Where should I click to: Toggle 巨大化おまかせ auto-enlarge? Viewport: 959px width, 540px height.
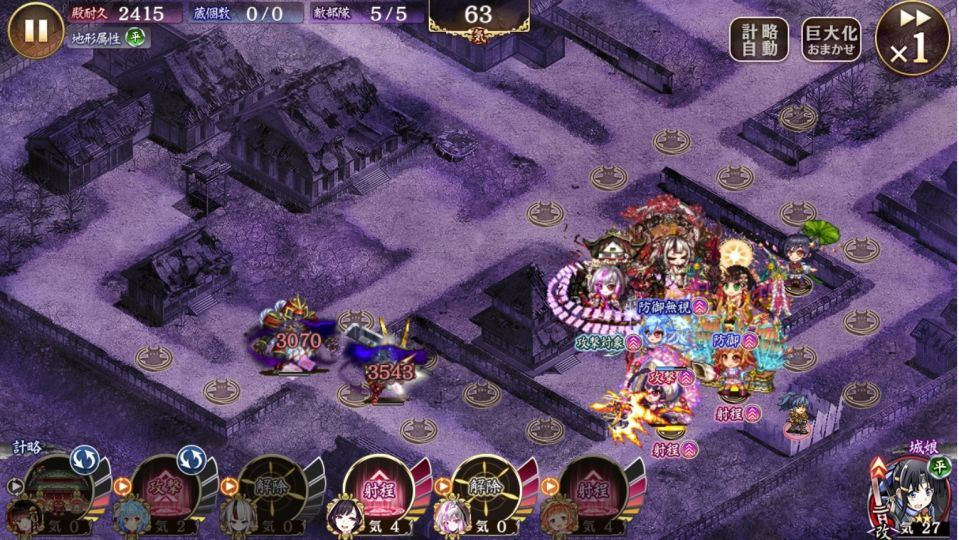pos(831,40)
